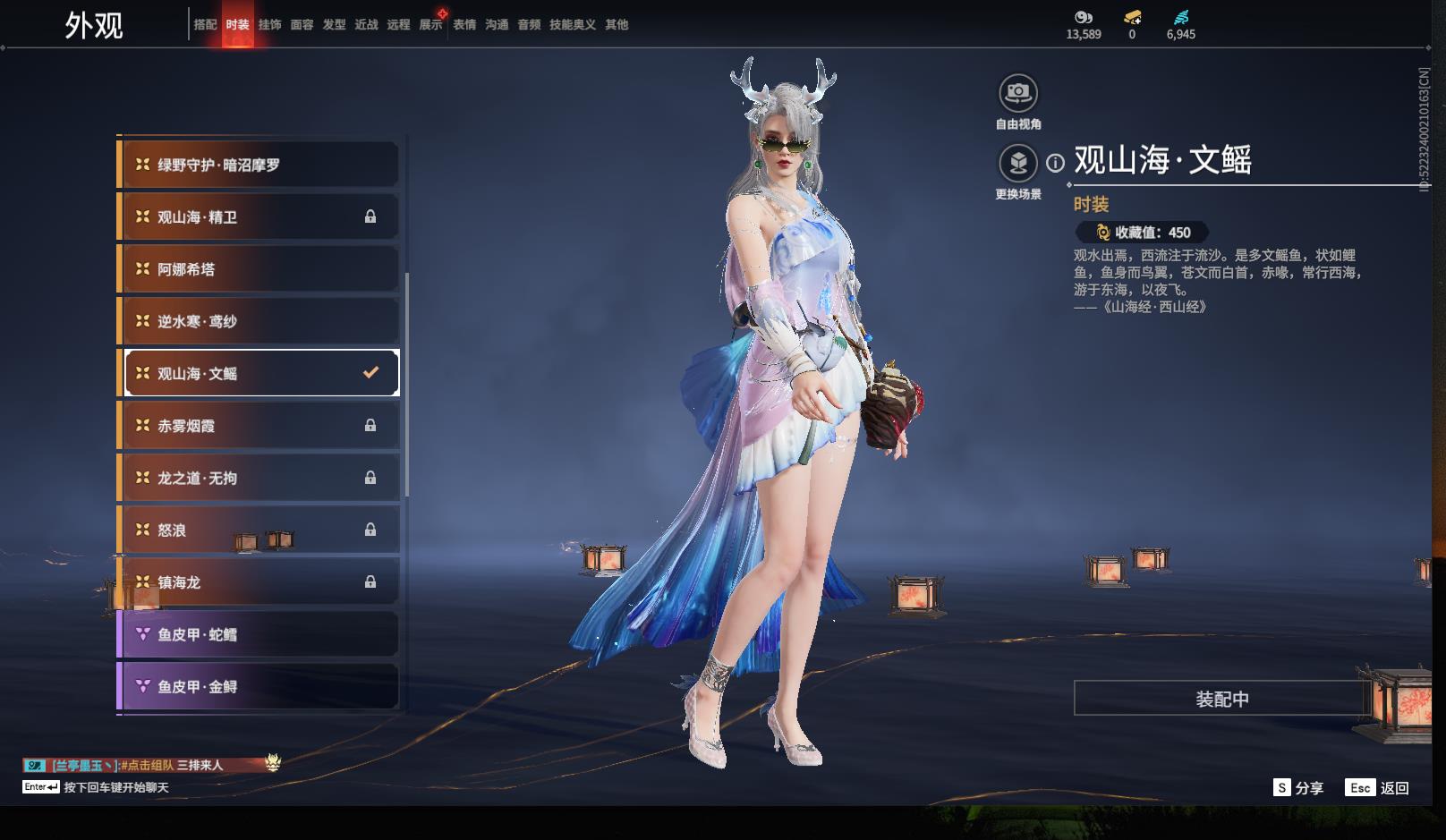Open the 挂饰 accessories tab
The width and height of the screenshot is (1446, 840).
click(x=269, y=25)
